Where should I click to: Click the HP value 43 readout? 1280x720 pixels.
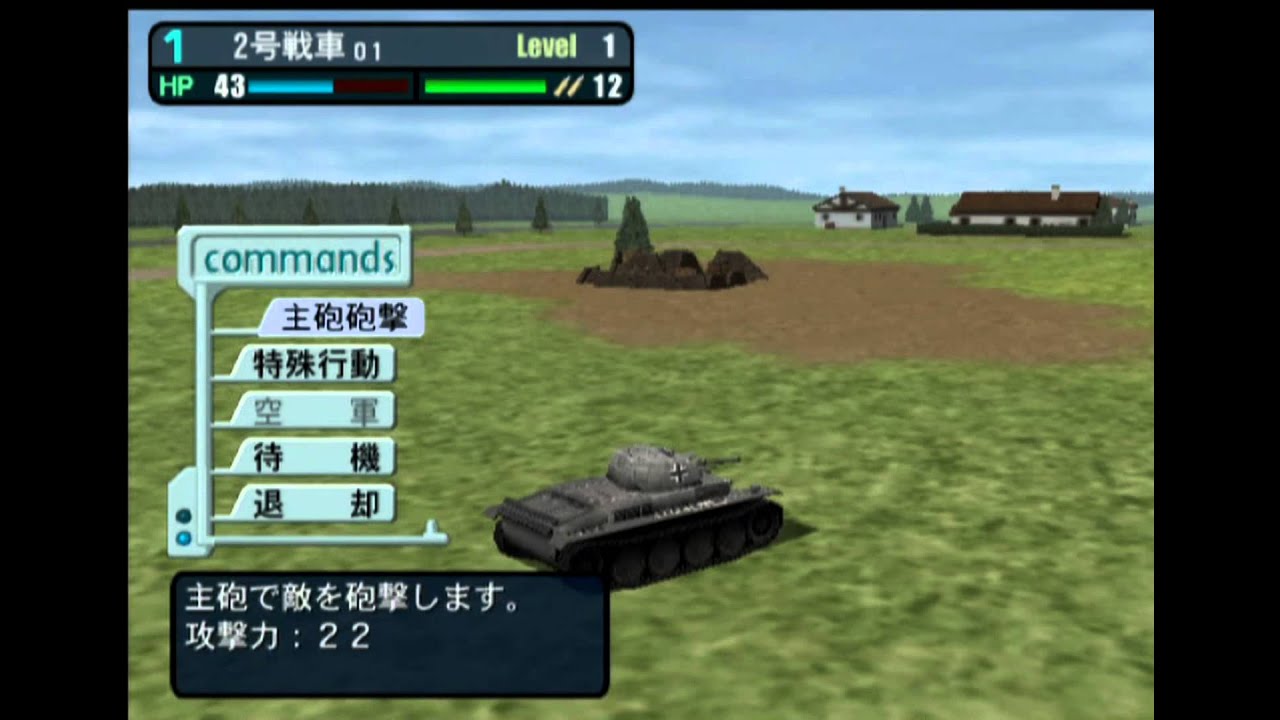tap(229, 87)
